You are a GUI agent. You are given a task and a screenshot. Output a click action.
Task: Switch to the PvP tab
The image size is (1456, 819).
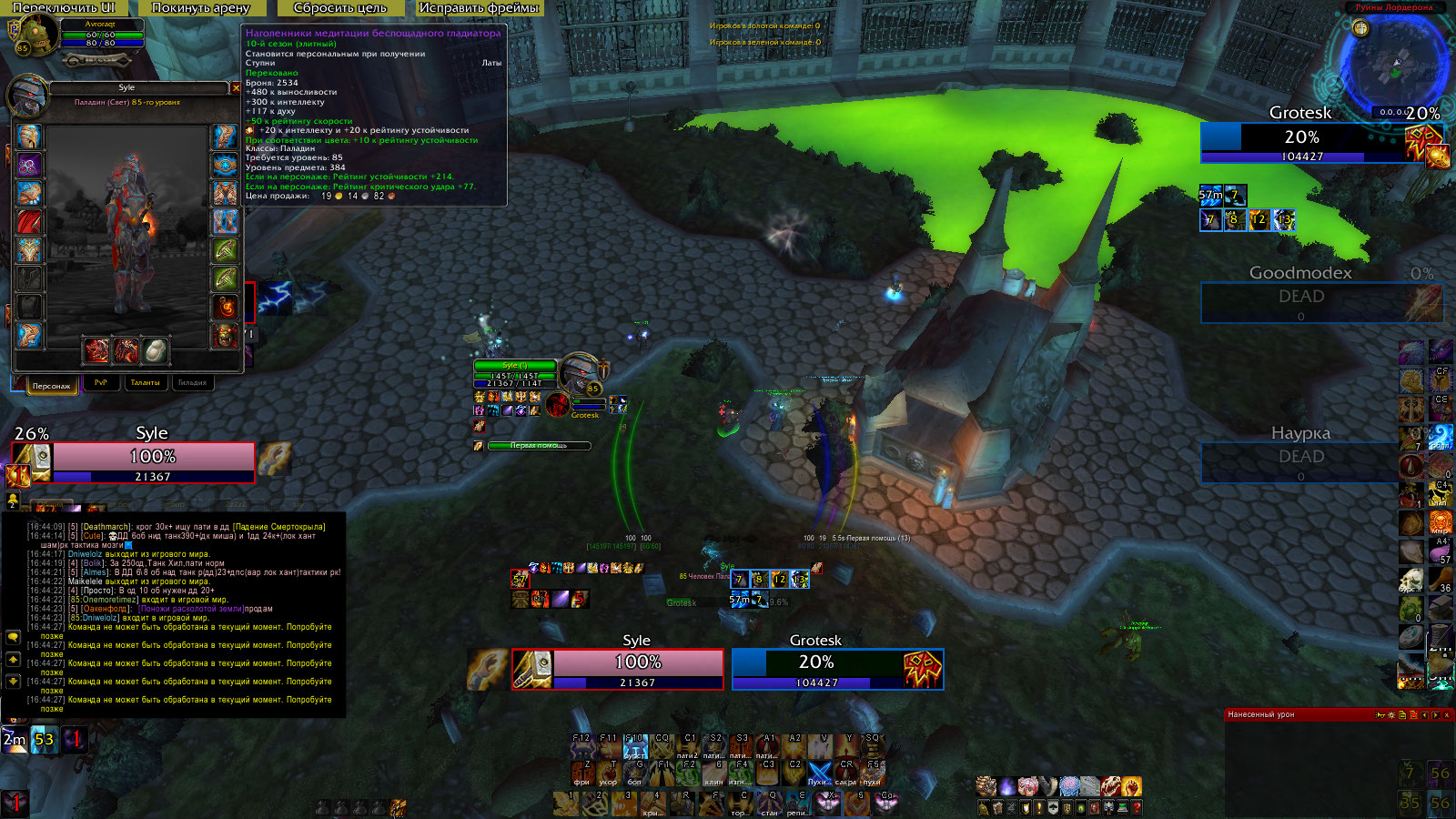click(101, 383)
